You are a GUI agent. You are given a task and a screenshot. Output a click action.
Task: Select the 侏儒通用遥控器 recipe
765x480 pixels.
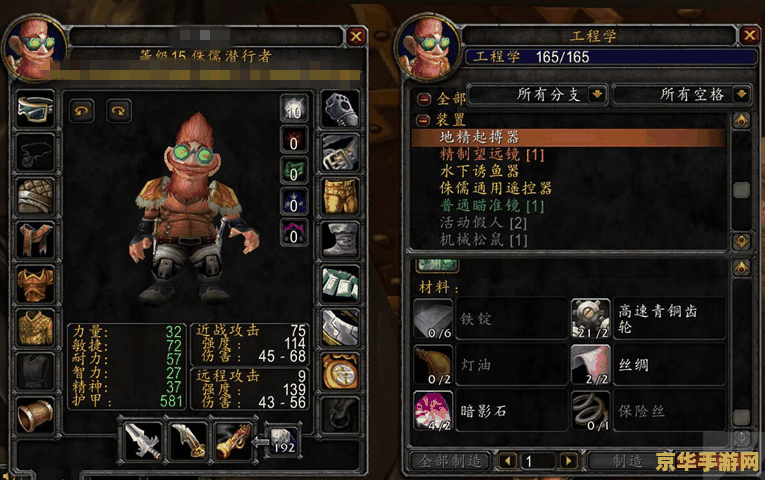click(x=496, y=188)
